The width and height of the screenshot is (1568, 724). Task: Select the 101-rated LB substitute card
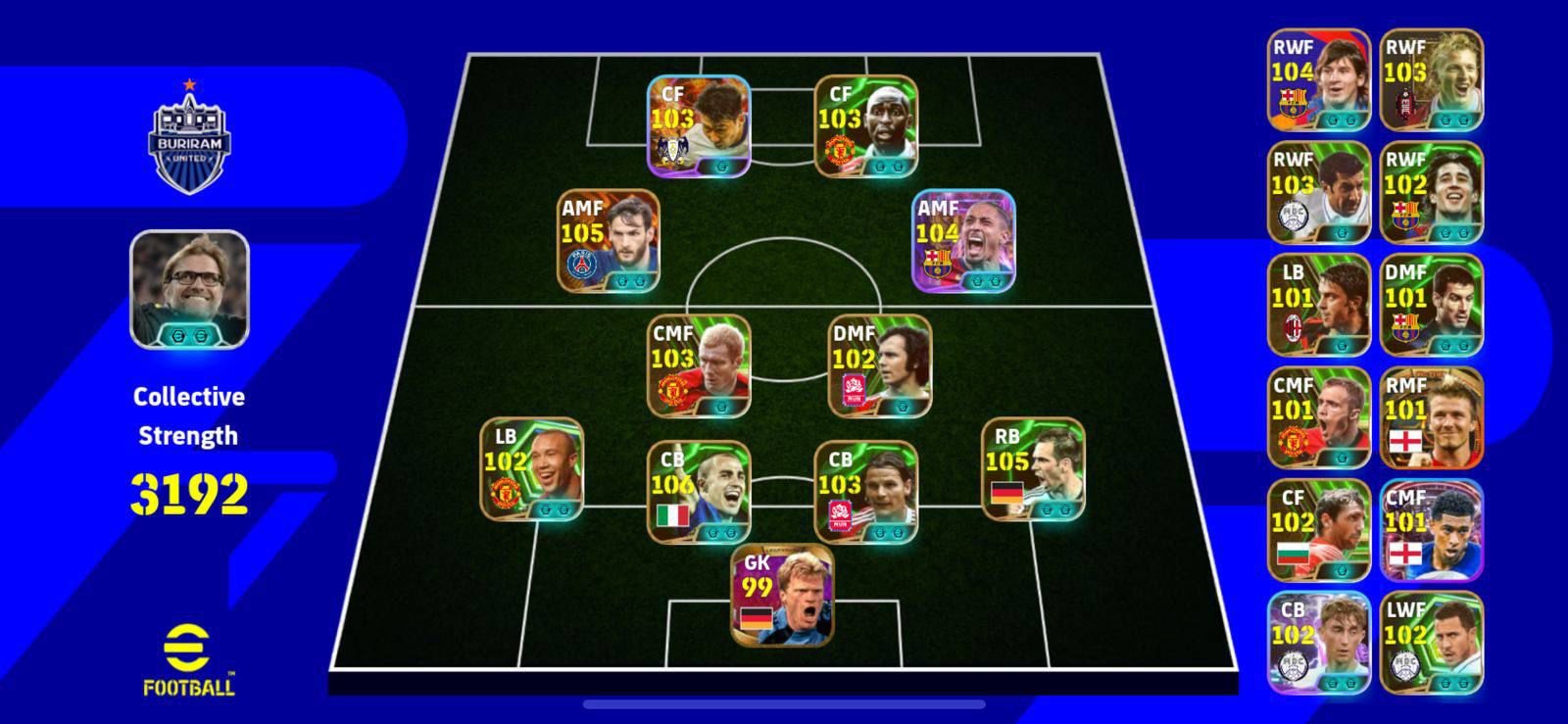(x=1318, y=305)
